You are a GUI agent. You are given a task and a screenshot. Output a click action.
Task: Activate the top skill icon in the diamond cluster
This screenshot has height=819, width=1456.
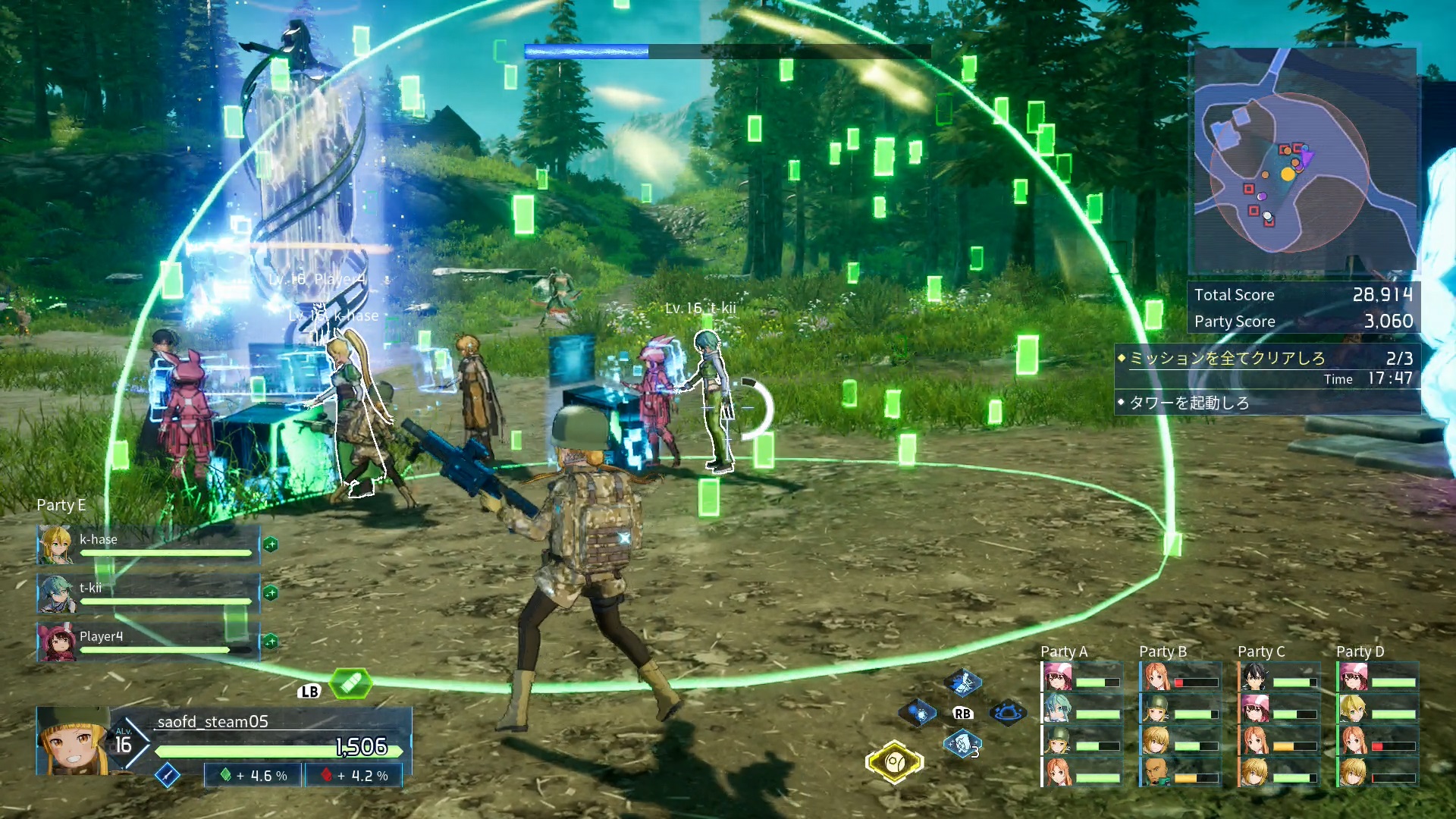point(963,683)
